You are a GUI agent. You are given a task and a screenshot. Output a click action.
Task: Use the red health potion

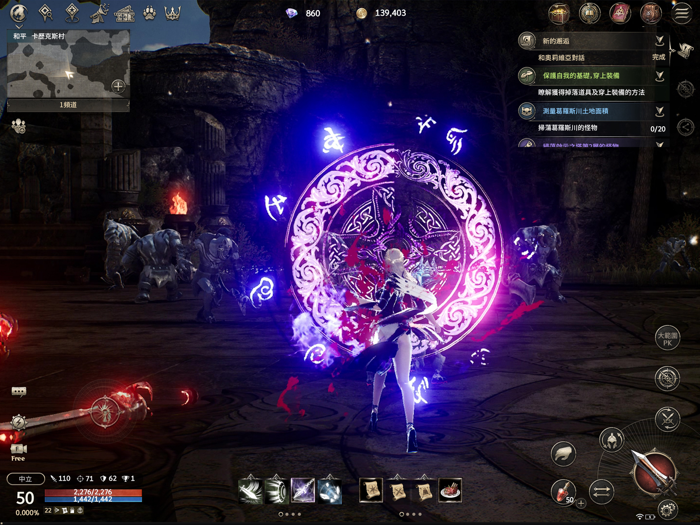[x=564, y=490]
